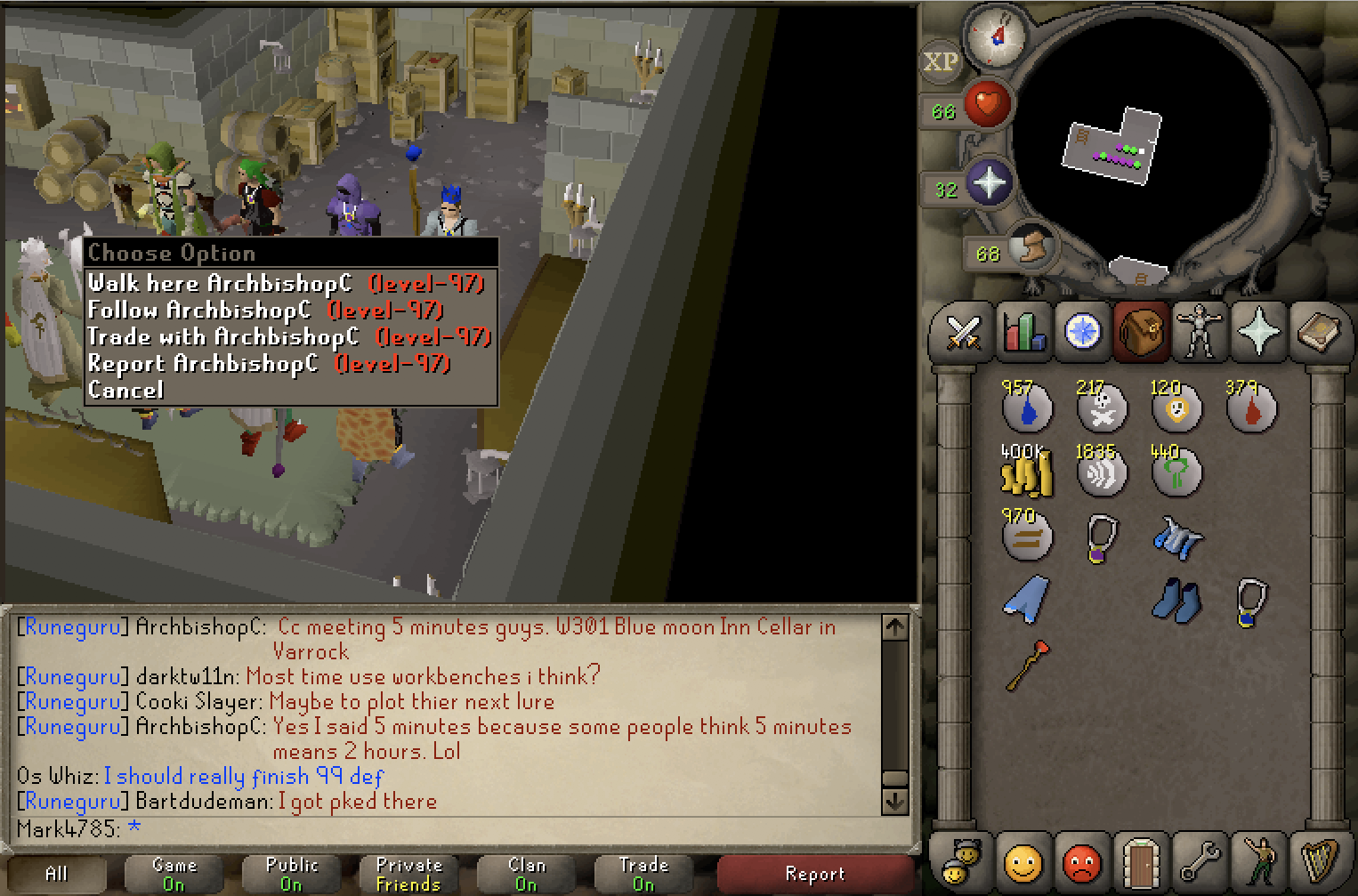Choose Trade with ArchbishopC
This screenshot has height=896, width=1358.
[x=288, y=337]
